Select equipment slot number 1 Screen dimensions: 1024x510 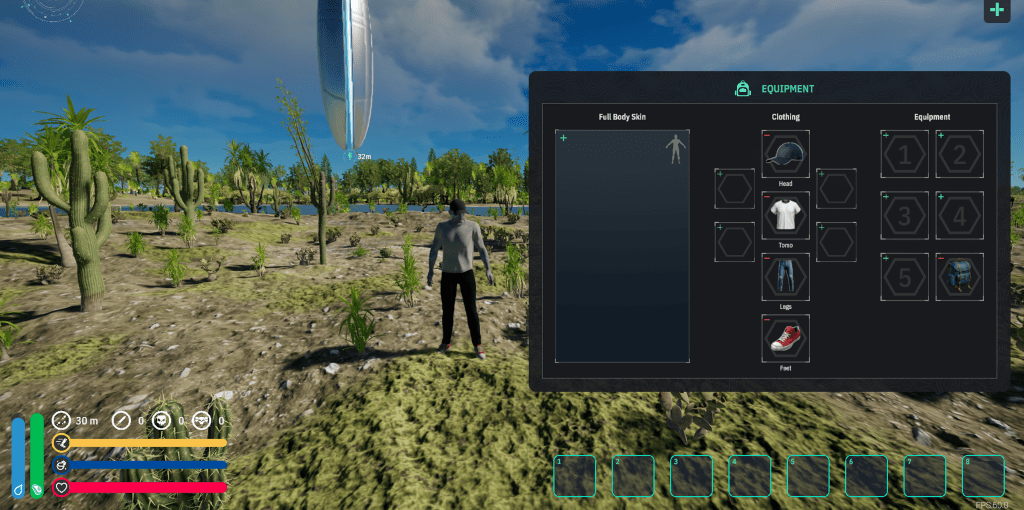(904, 154)
